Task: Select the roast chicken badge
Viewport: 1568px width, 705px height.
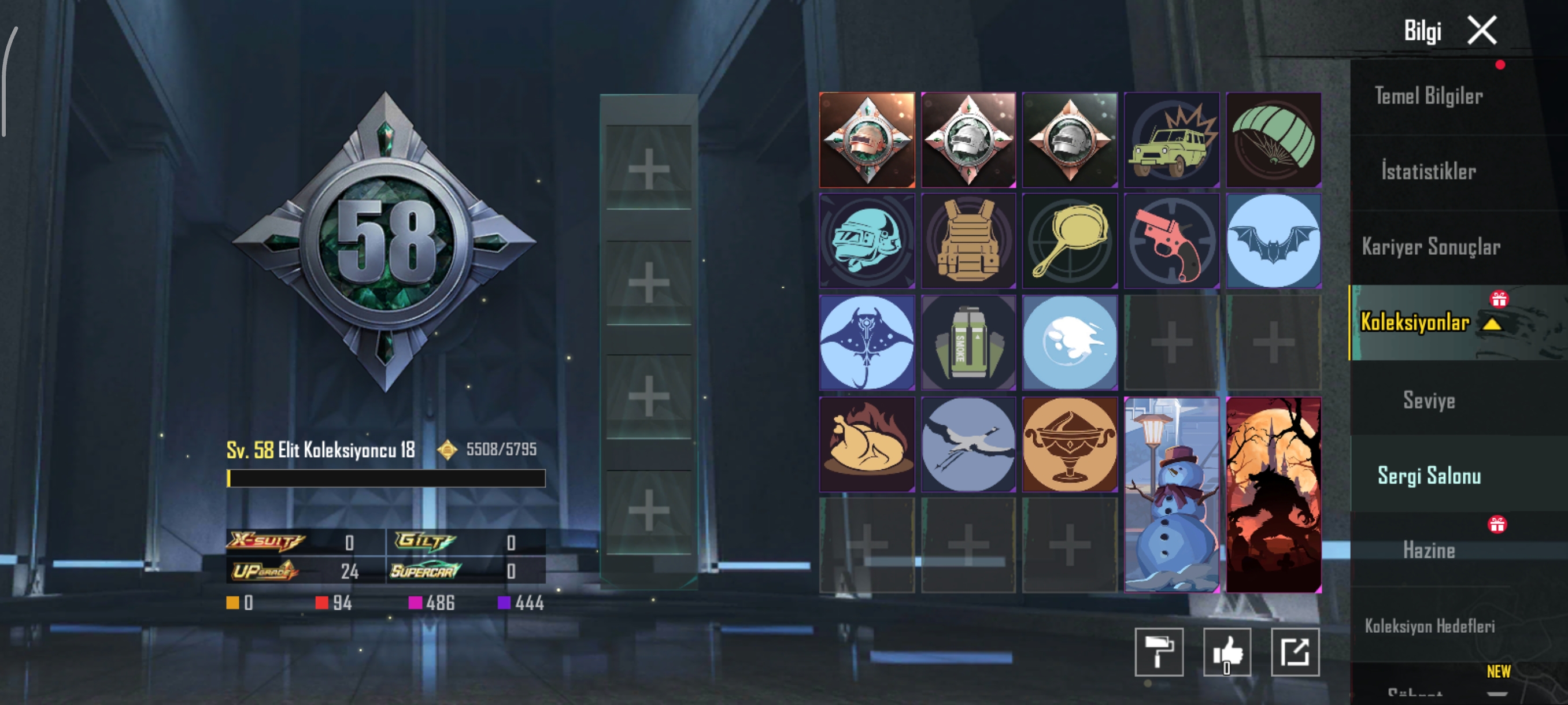Action: (867, 444)
